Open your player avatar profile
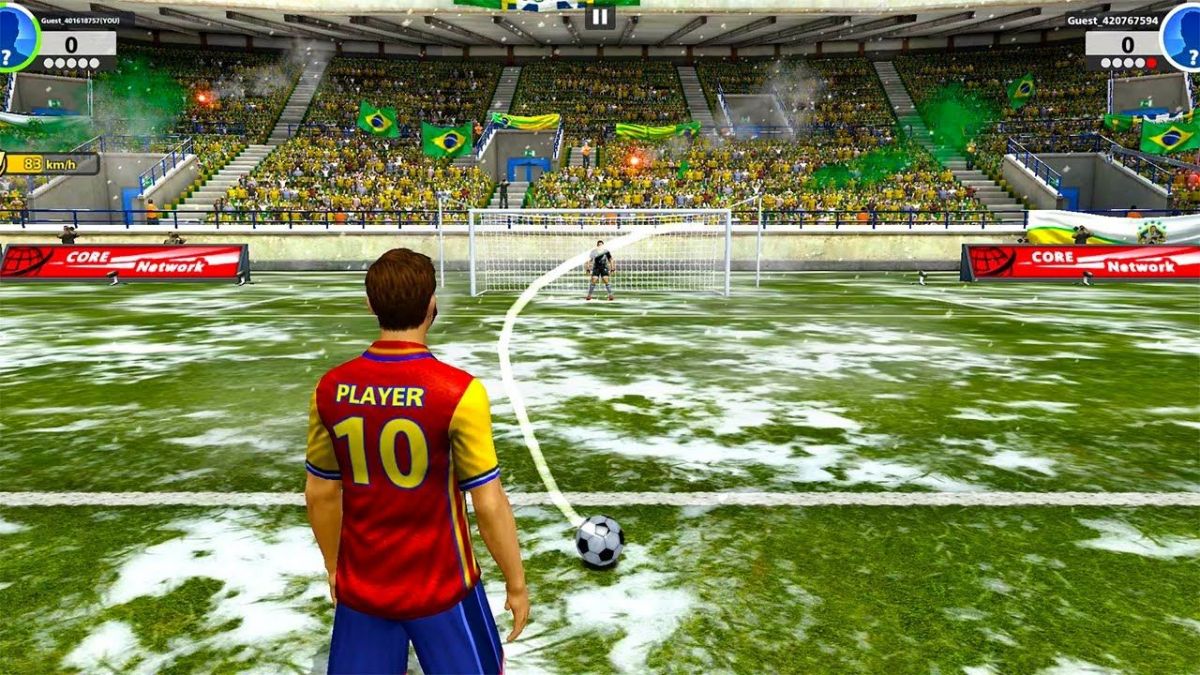 pos(17,37)
